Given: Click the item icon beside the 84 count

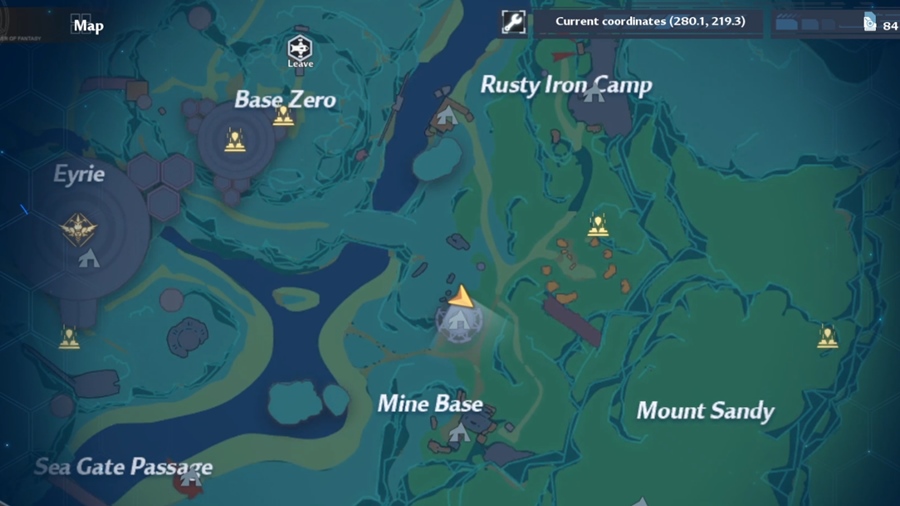Looking at the screenshot, I should click(x=869, y=23).
